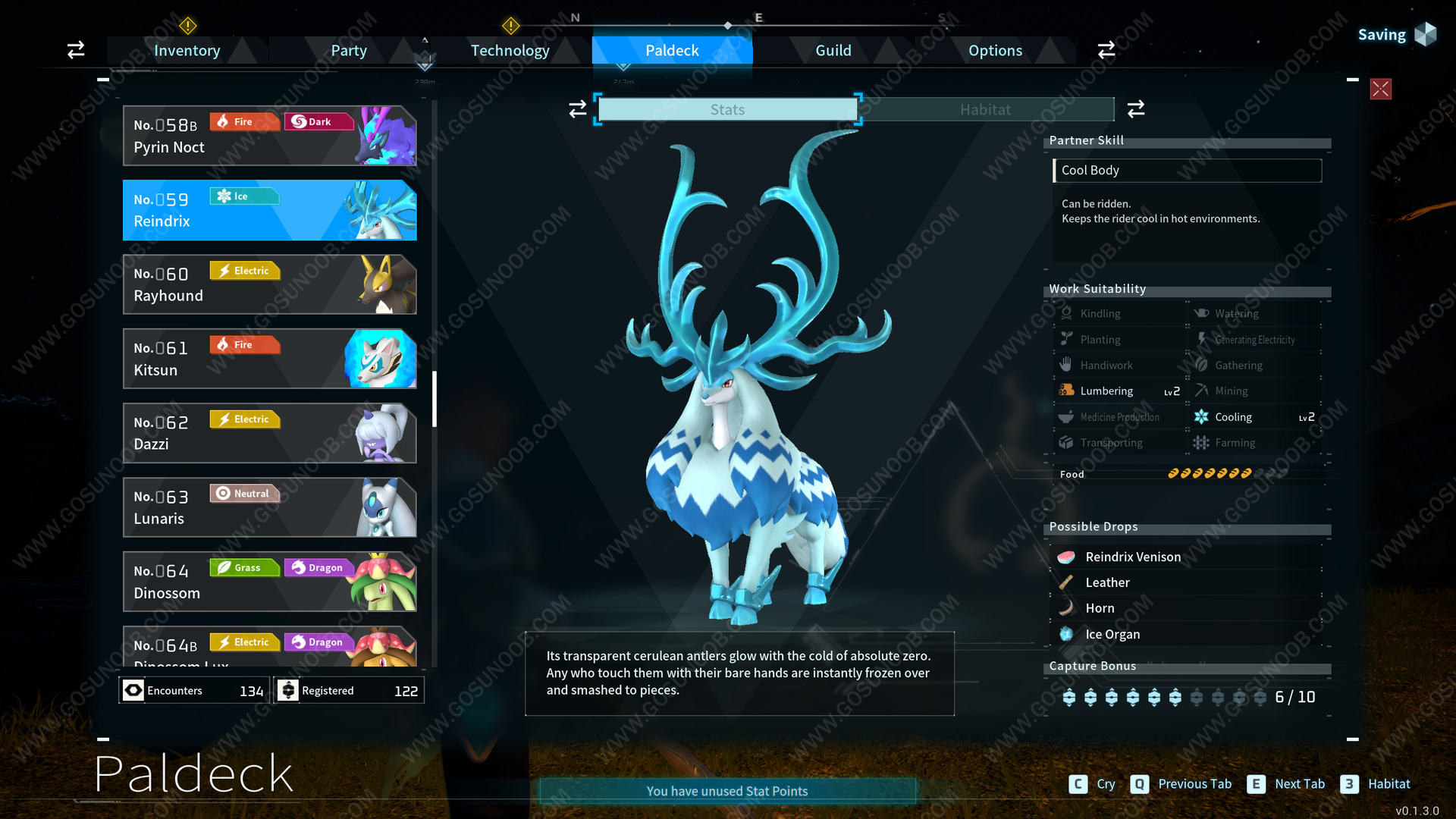Image resolution: width=1456 pixels, height=819 pixels.
Task: Click the Ice Organ drop entry
Action: tap(1112, 634)
